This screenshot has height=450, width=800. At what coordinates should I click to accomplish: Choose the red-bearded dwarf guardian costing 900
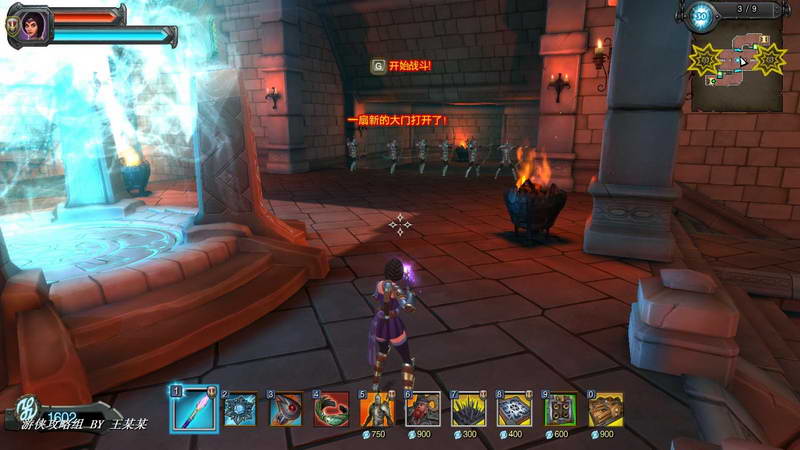(423, 409)
